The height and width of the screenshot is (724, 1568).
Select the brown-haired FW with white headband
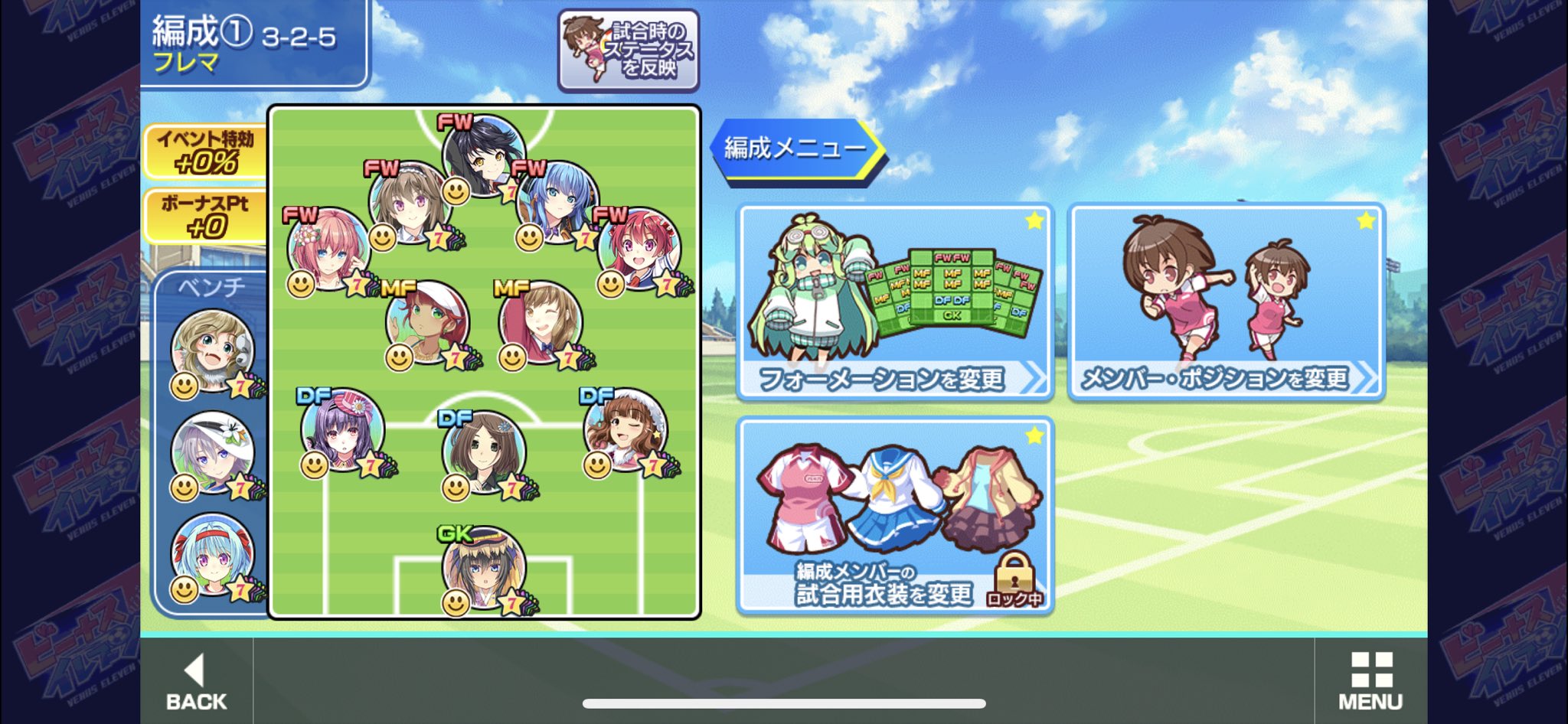pos(409,202)
